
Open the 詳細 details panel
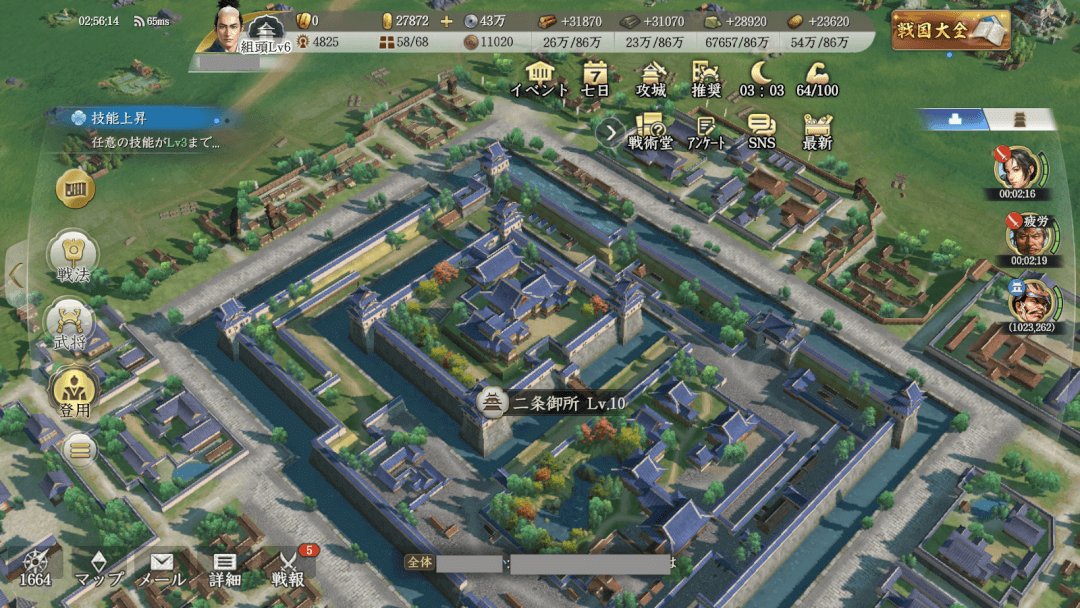click(x=225, y=569)
